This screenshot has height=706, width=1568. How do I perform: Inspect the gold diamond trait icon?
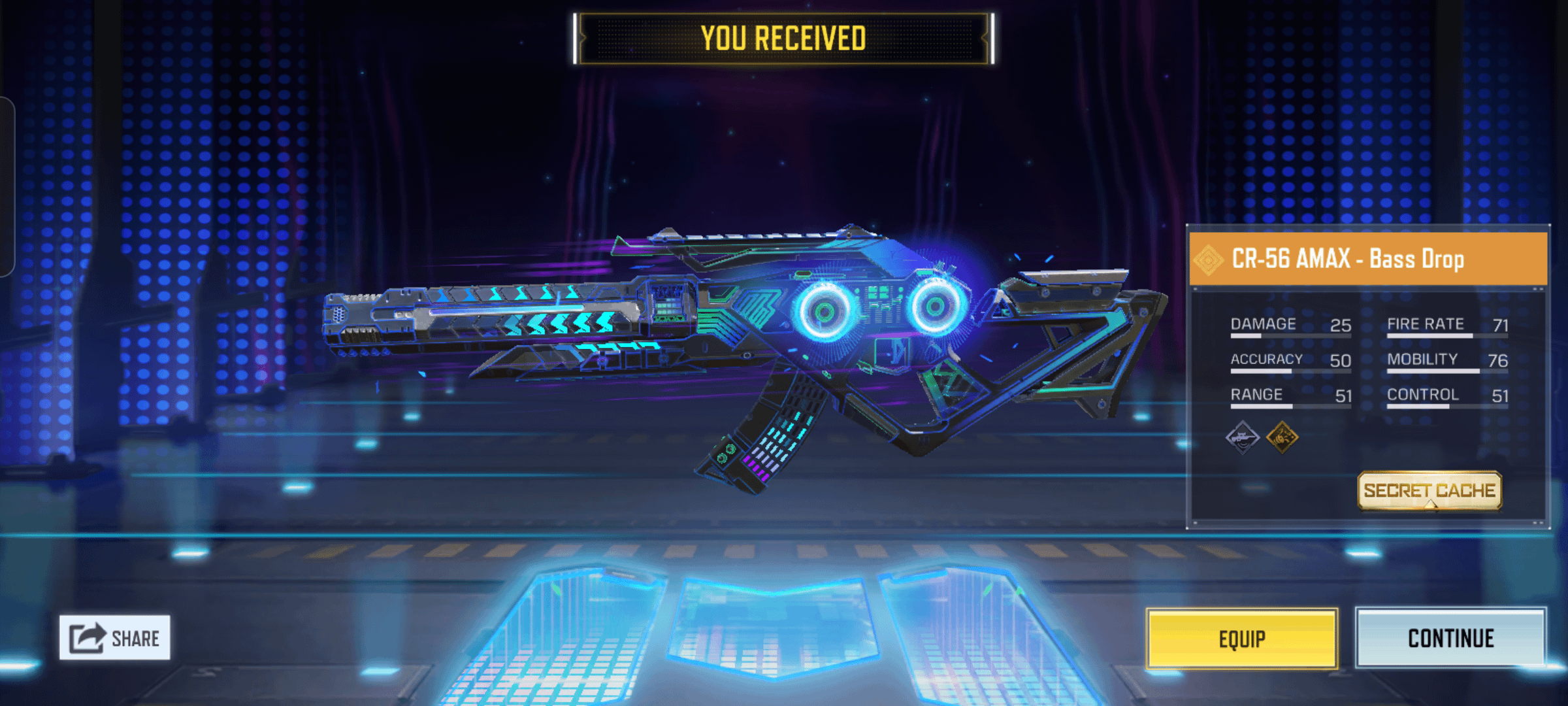pos(1282,437)
